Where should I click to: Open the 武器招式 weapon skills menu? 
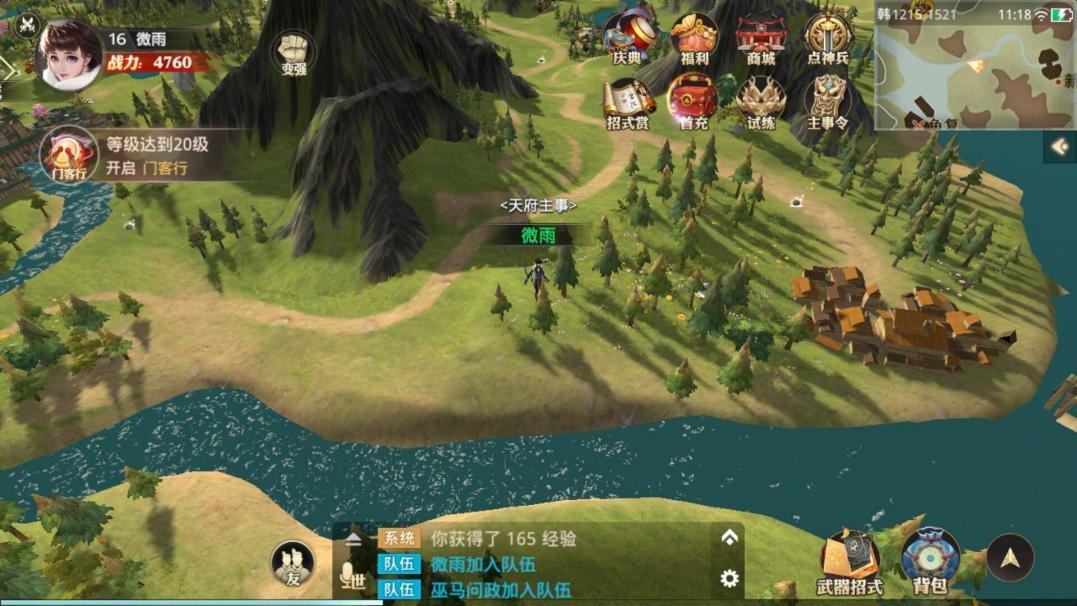click(850, 562)
